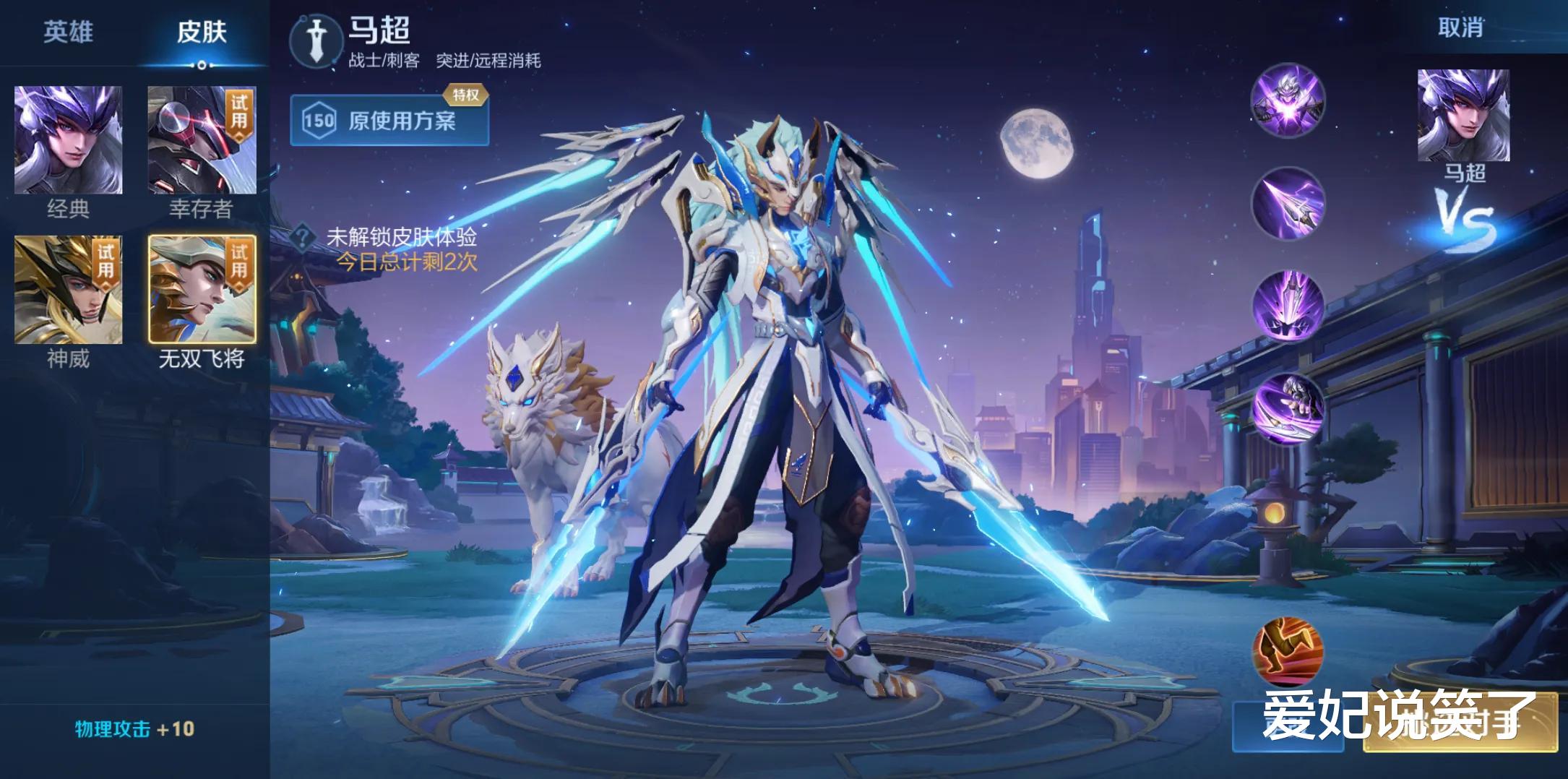Open the 皮肤 skin tab
This screenshot has height=779, width=1568.
(202, 32)
